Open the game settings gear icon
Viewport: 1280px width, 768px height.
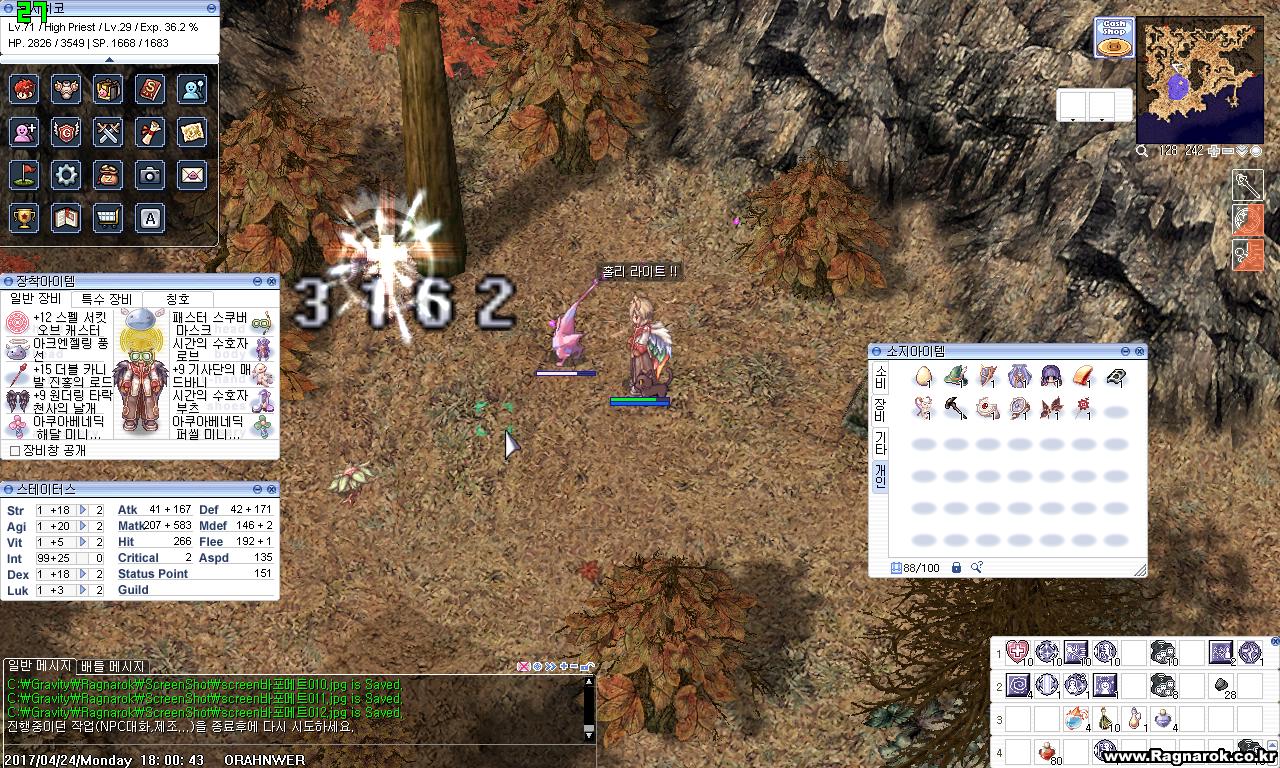[66, 174]
